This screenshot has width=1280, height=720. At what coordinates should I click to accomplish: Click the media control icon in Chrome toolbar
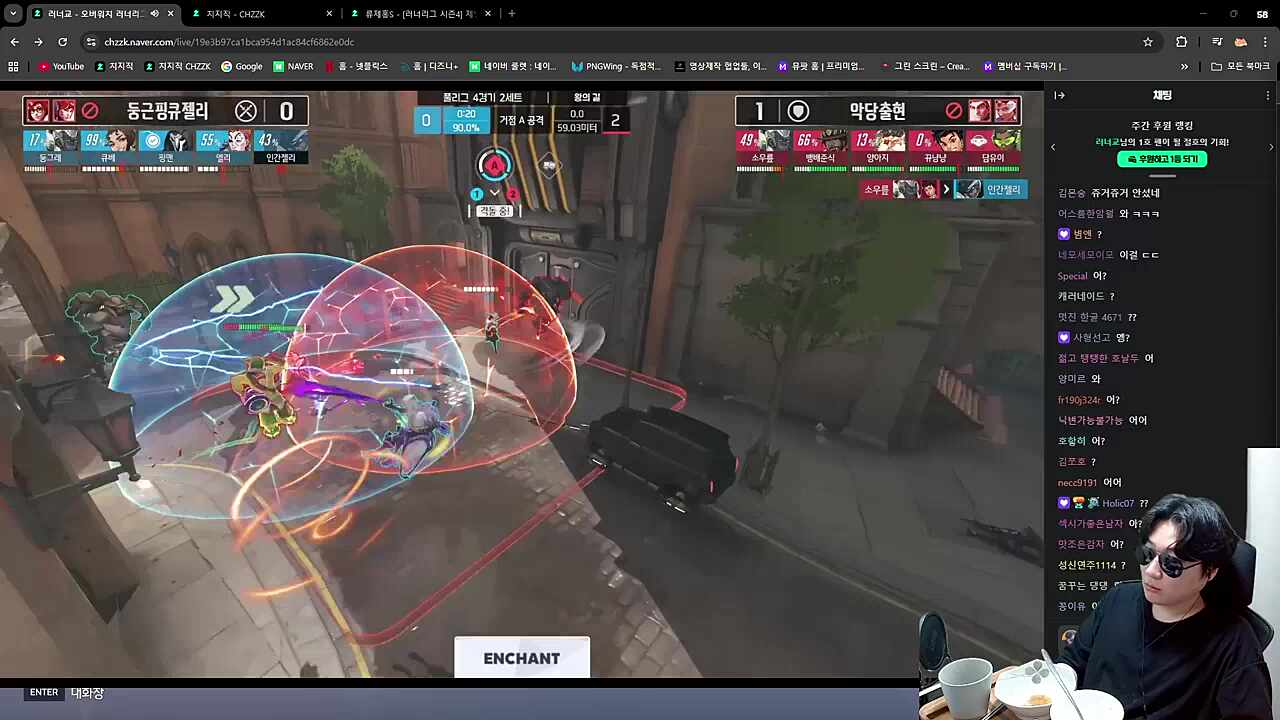point(1217,42)
